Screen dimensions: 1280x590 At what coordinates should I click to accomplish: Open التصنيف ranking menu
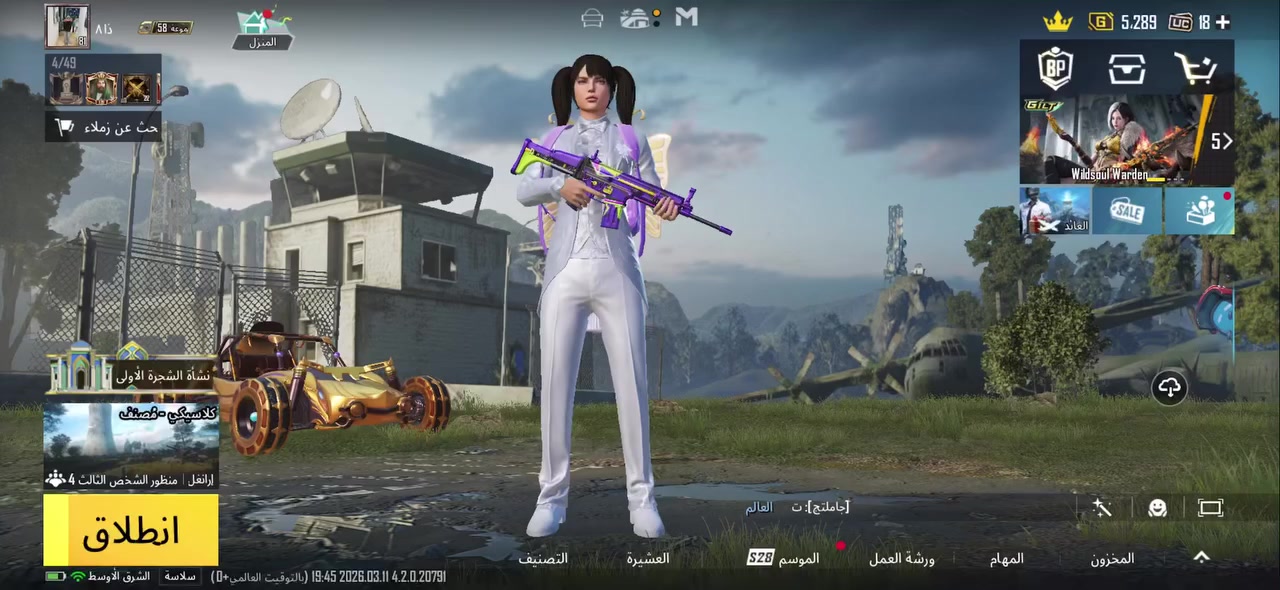[543, 559]
